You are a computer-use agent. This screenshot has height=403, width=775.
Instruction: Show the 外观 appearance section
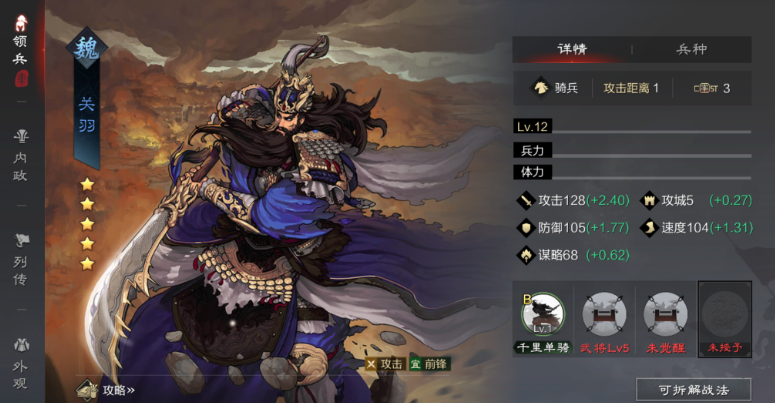(x=20, y=356)
